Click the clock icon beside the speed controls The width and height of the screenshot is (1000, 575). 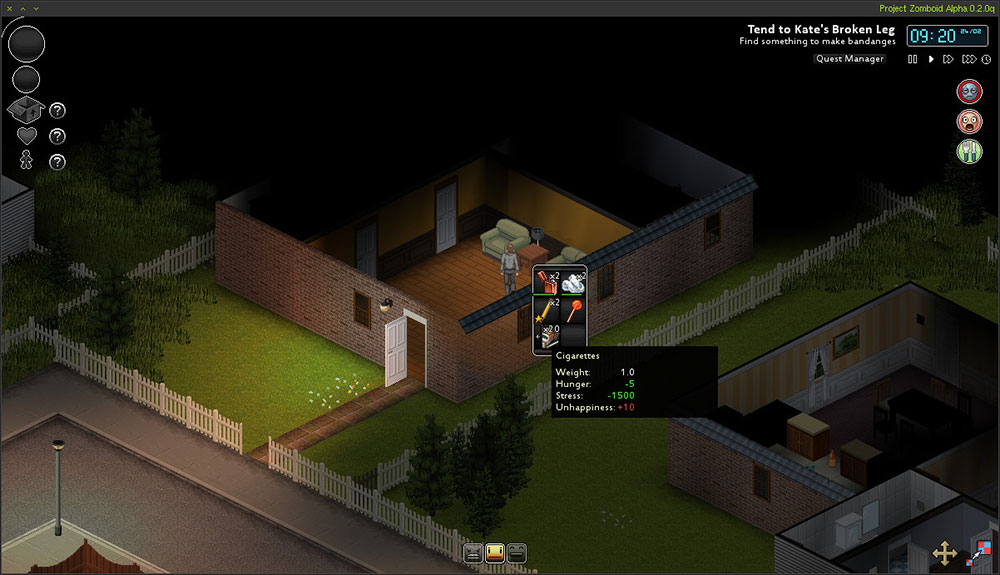[x=986, y=60]
